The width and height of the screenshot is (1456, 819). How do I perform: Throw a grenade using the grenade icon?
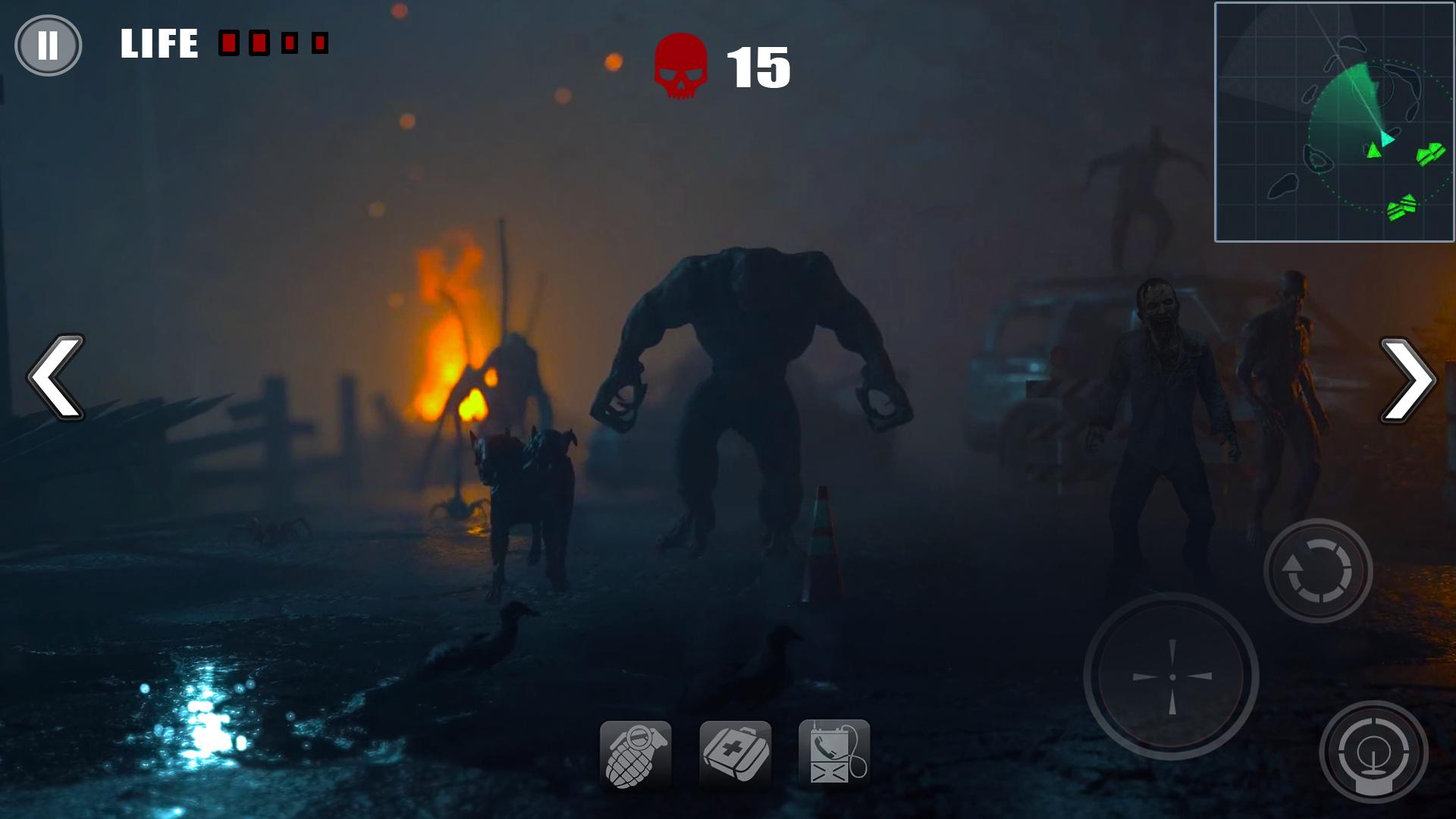click(x=635, y=755)
